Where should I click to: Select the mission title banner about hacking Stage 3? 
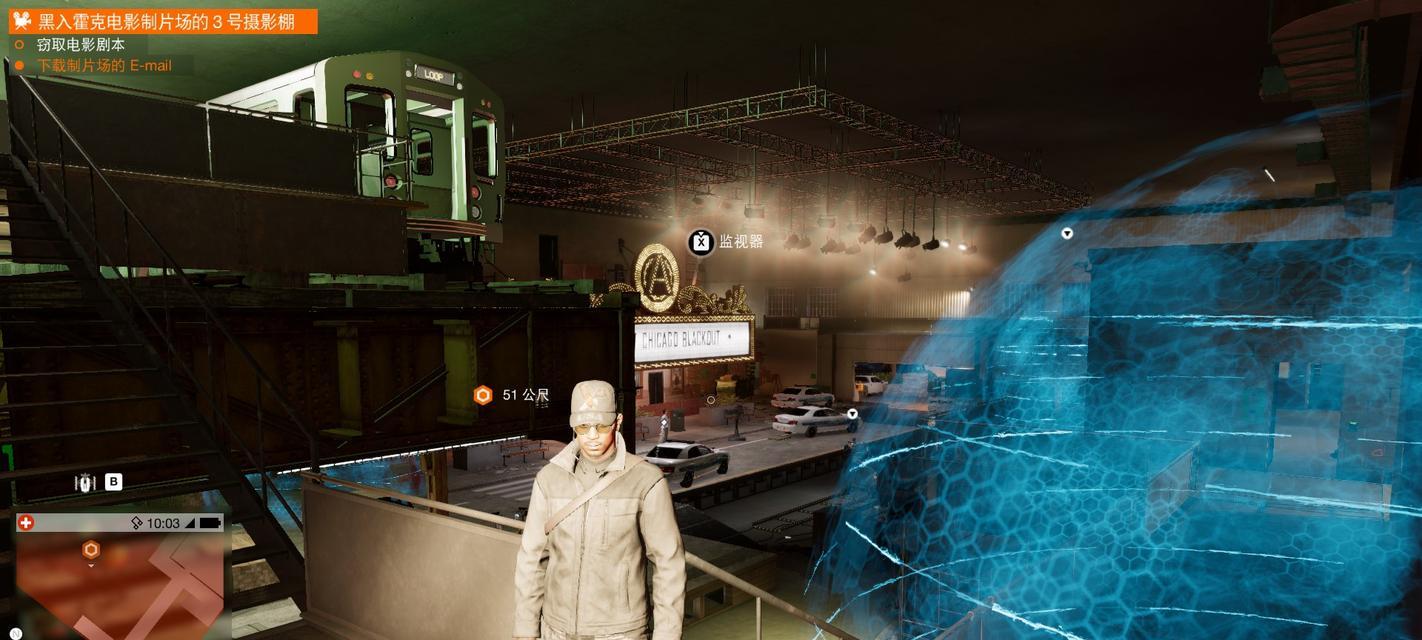click(165, 21)
